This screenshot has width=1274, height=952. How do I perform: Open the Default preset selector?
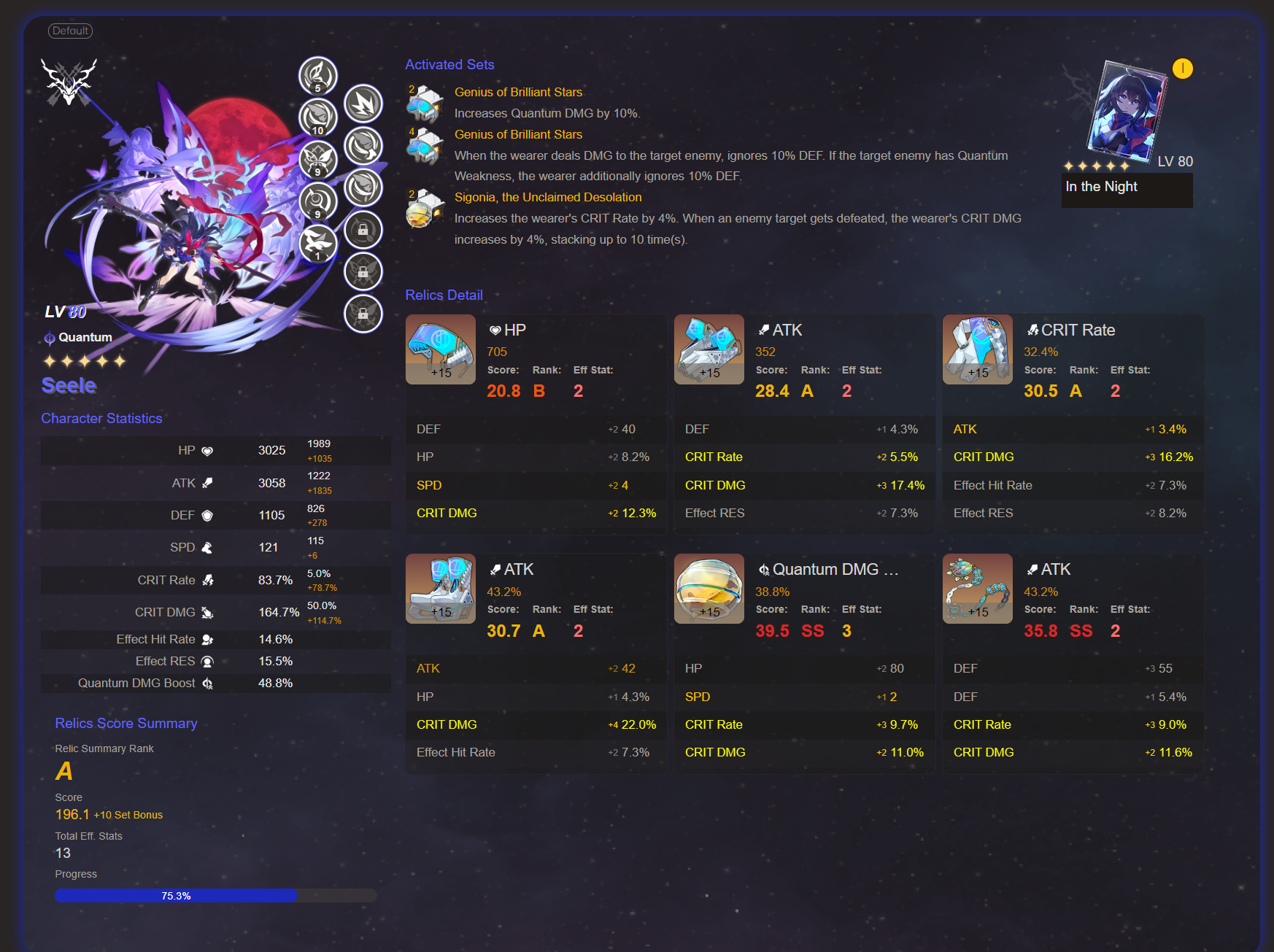70,31
